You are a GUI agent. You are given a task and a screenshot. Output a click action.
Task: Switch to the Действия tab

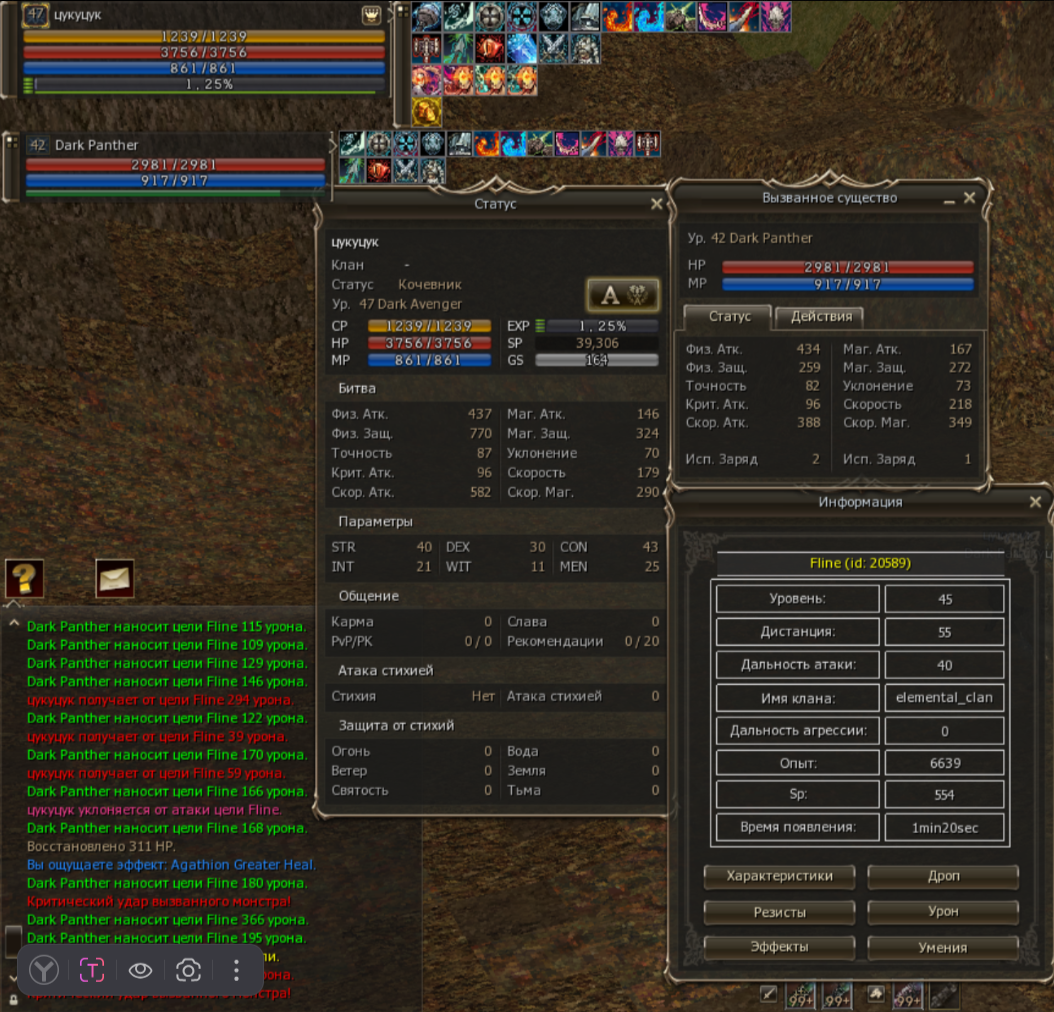coord(821,316)
